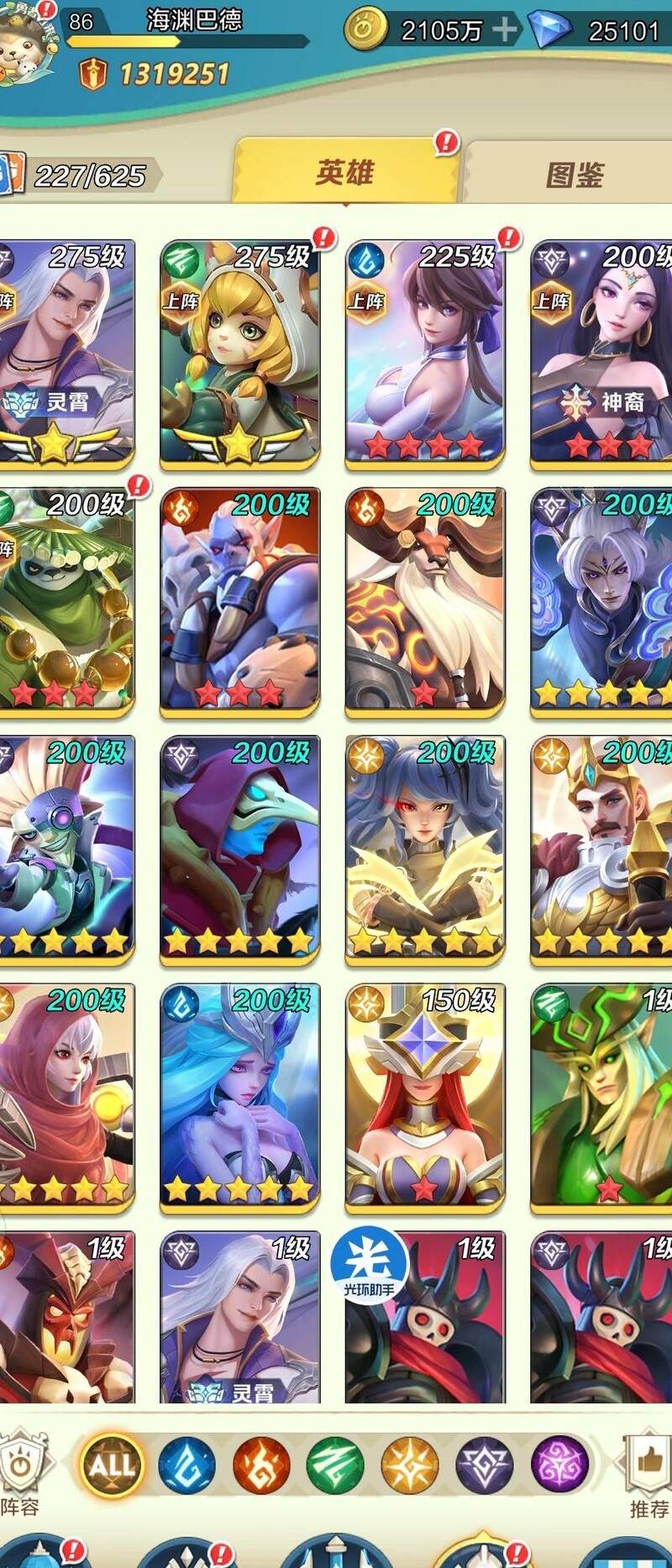Image resolution: width=672 pixels, height=1568 pixels.
Task: Open the level 150 red-haired helmeted hero card
Action: pos(425,1096)
